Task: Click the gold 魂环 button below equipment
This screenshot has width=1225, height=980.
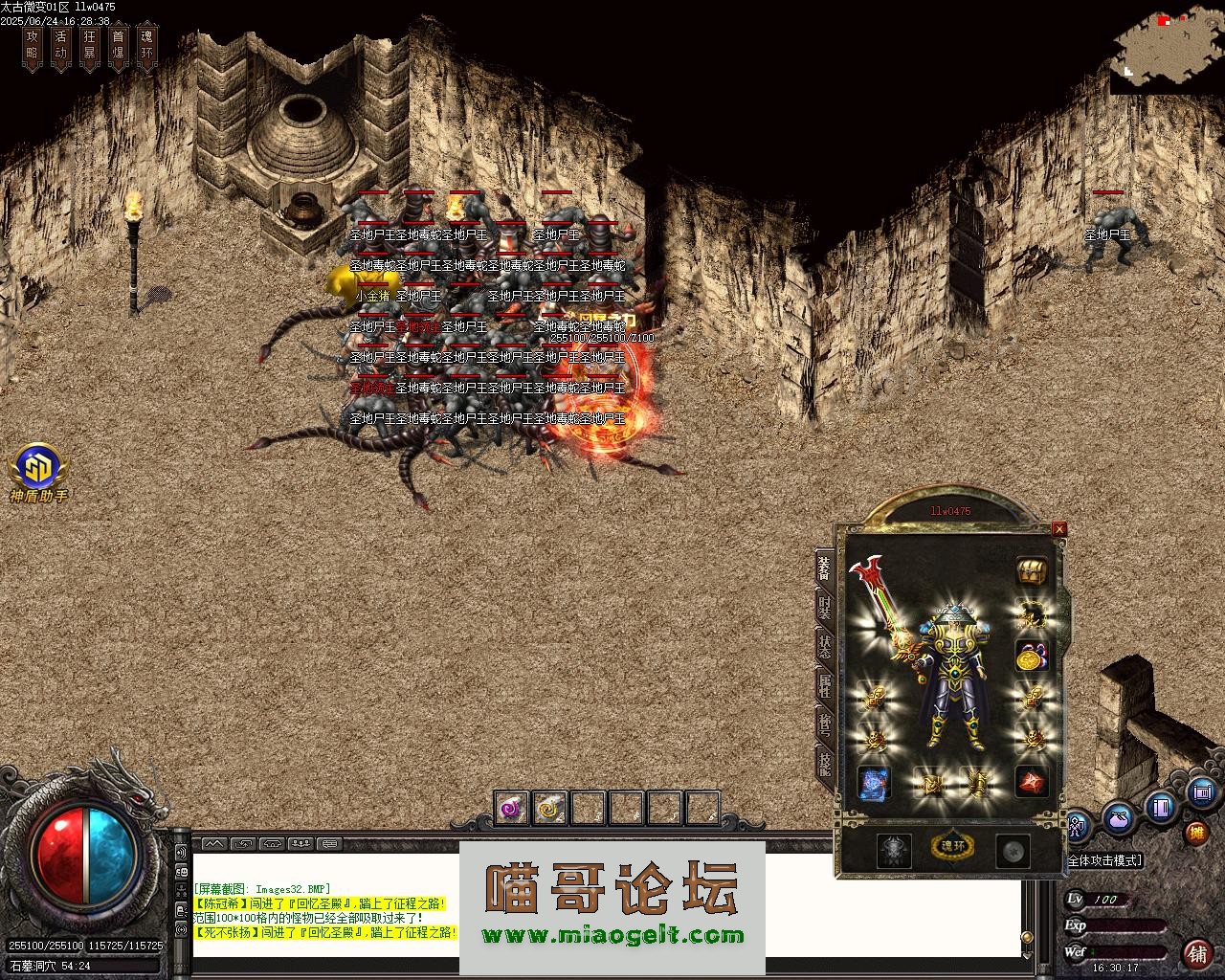Action: point(952,846)
